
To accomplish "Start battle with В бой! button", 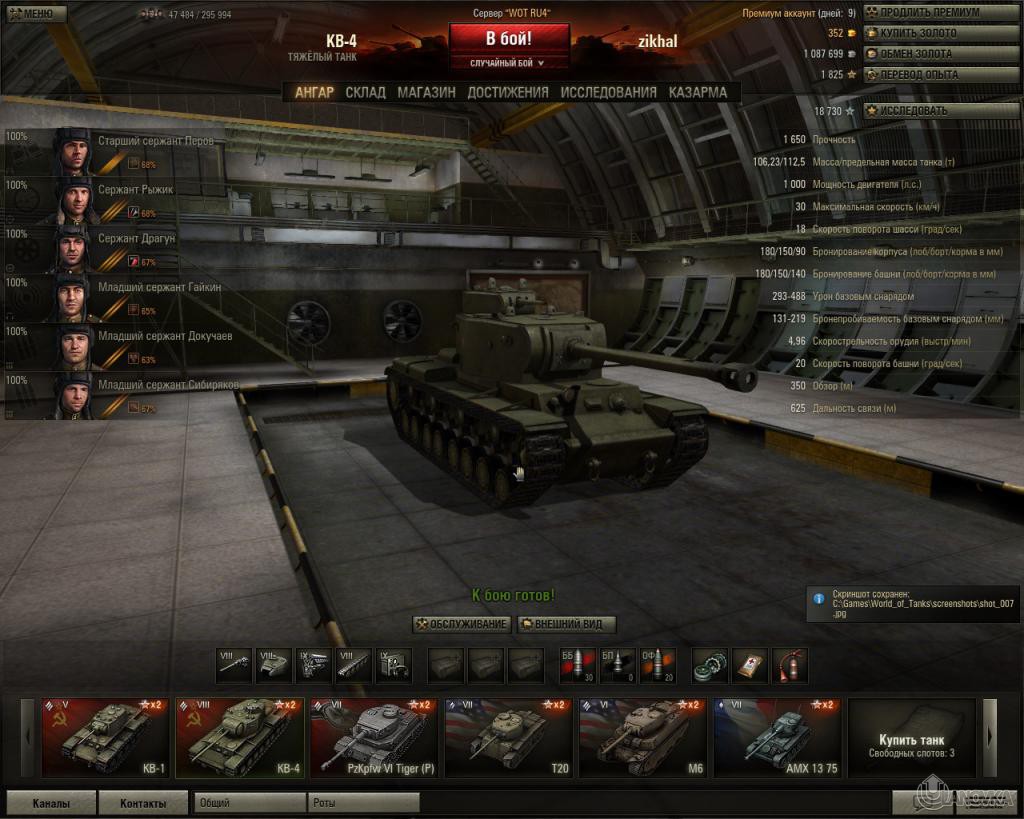I will pos(509,39).
